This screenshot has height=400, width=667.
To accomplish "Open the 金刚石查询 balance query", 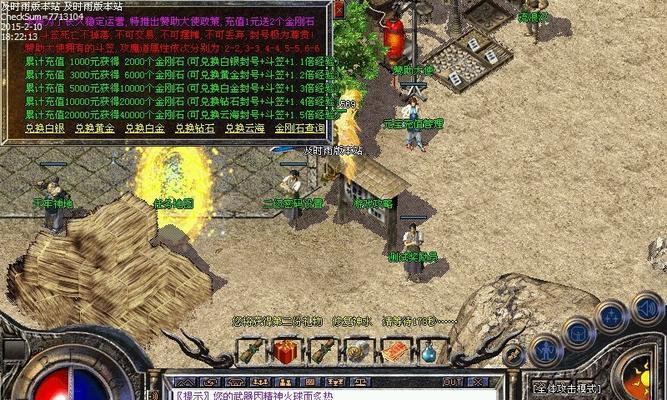I will coord(301,128).
